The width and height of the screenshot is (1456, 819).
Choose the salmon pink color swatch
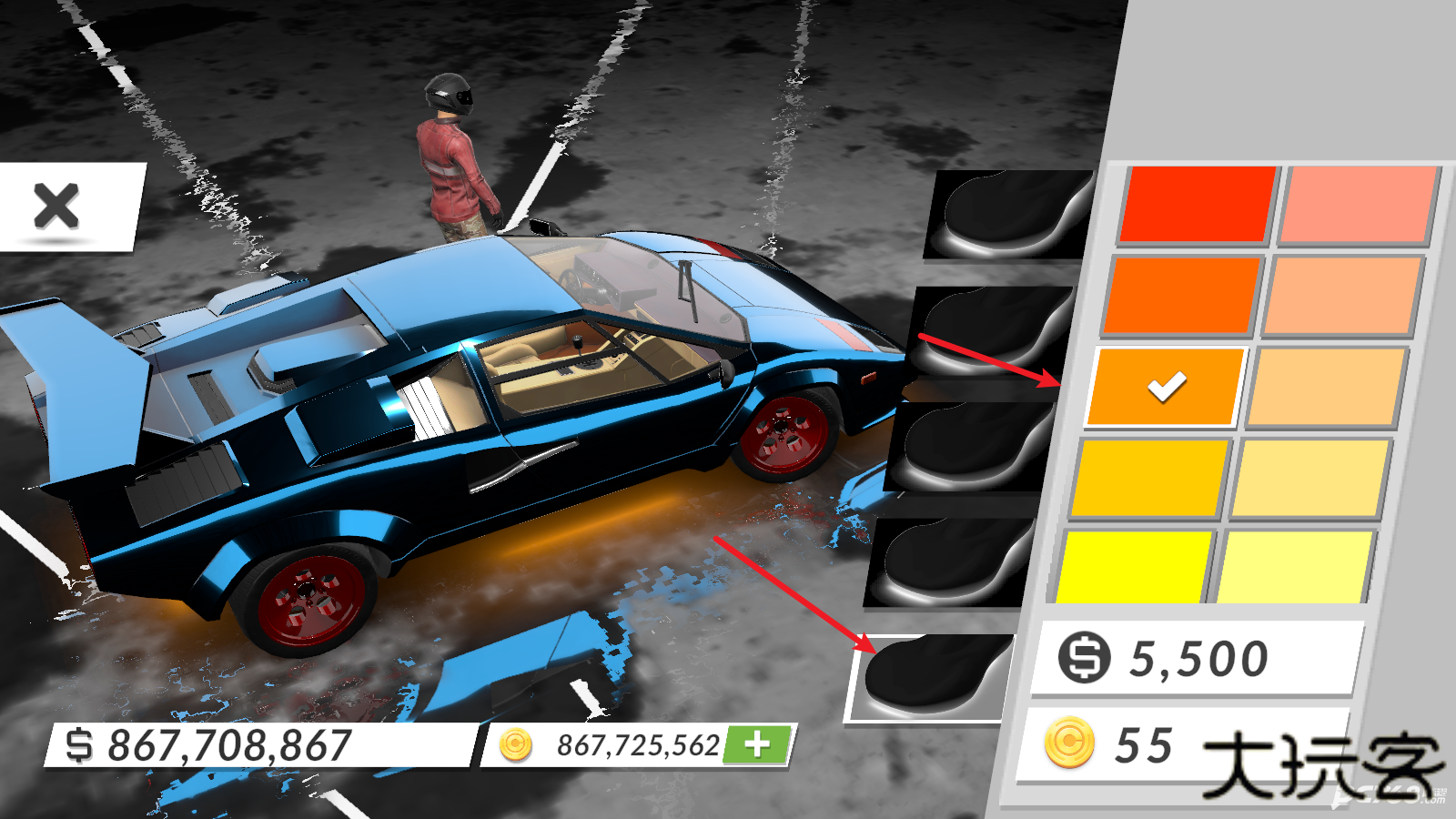pos(1357,206)
